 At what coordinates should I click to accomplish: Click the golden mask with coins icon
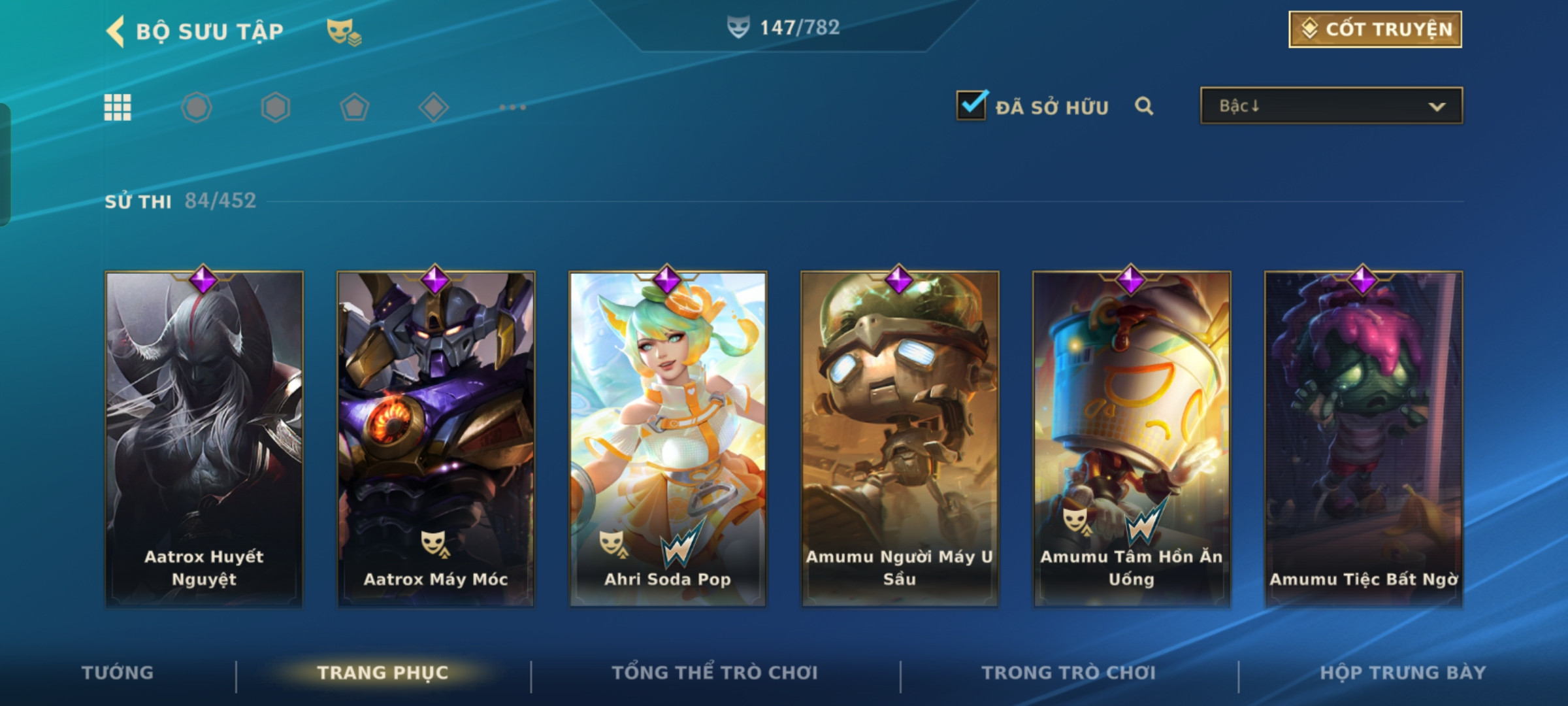point(344,31)
